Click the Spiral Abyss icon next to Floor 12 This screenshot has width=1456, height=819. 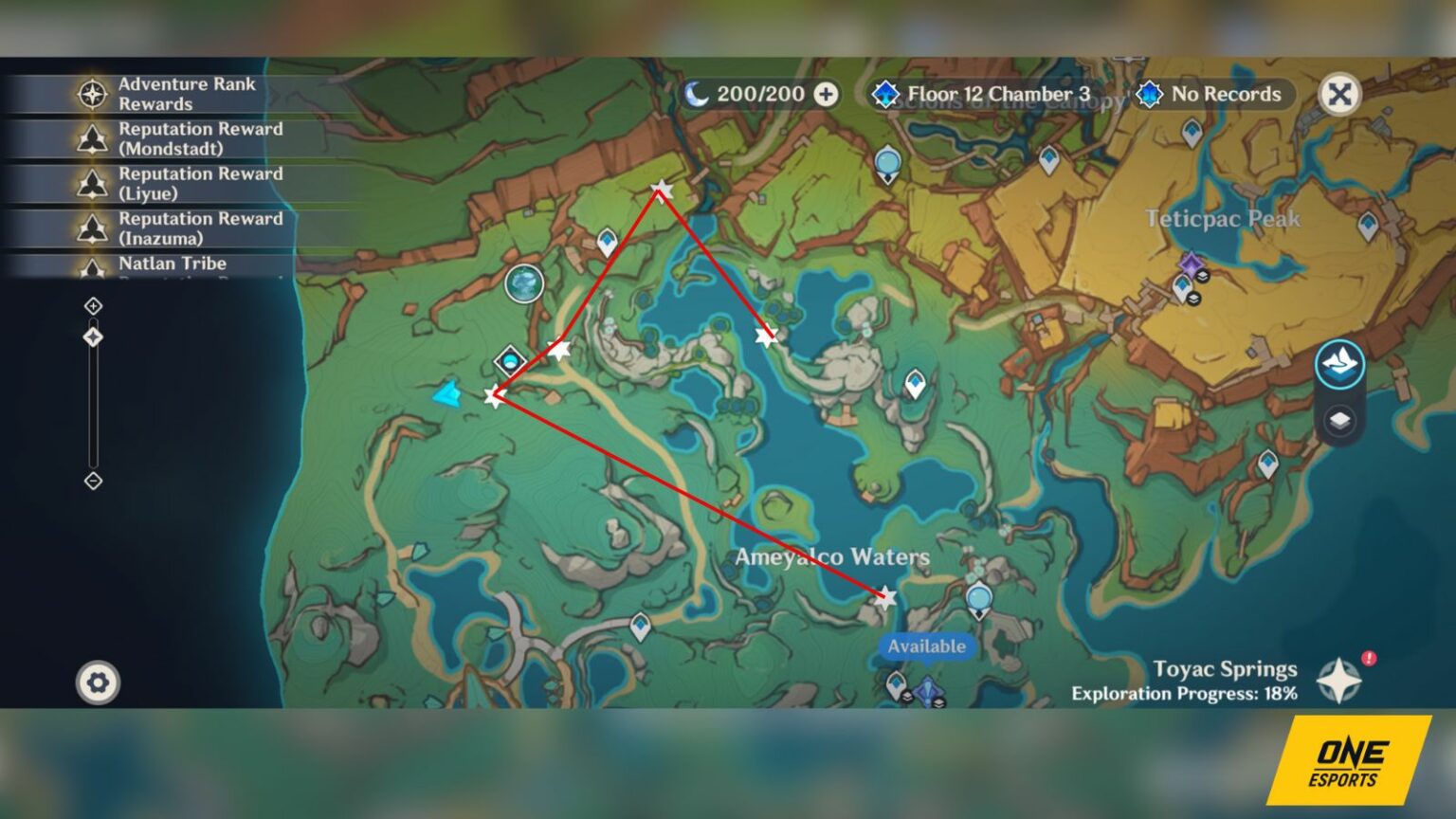tap(885, 95)
